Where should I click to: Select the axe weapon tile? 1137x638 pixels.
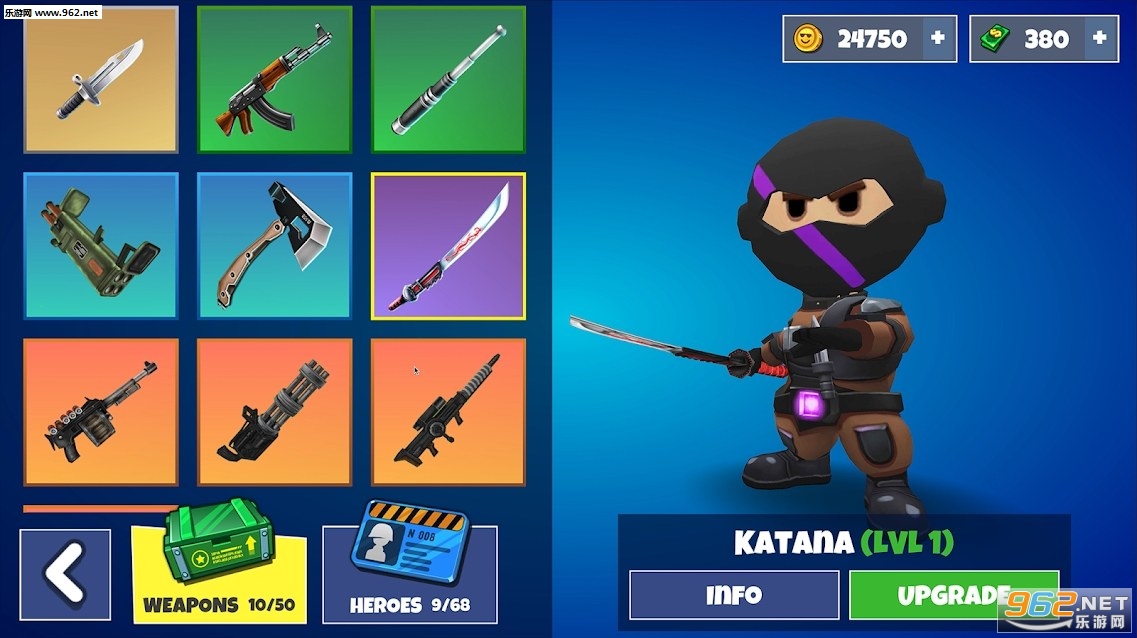pos(274,246)
